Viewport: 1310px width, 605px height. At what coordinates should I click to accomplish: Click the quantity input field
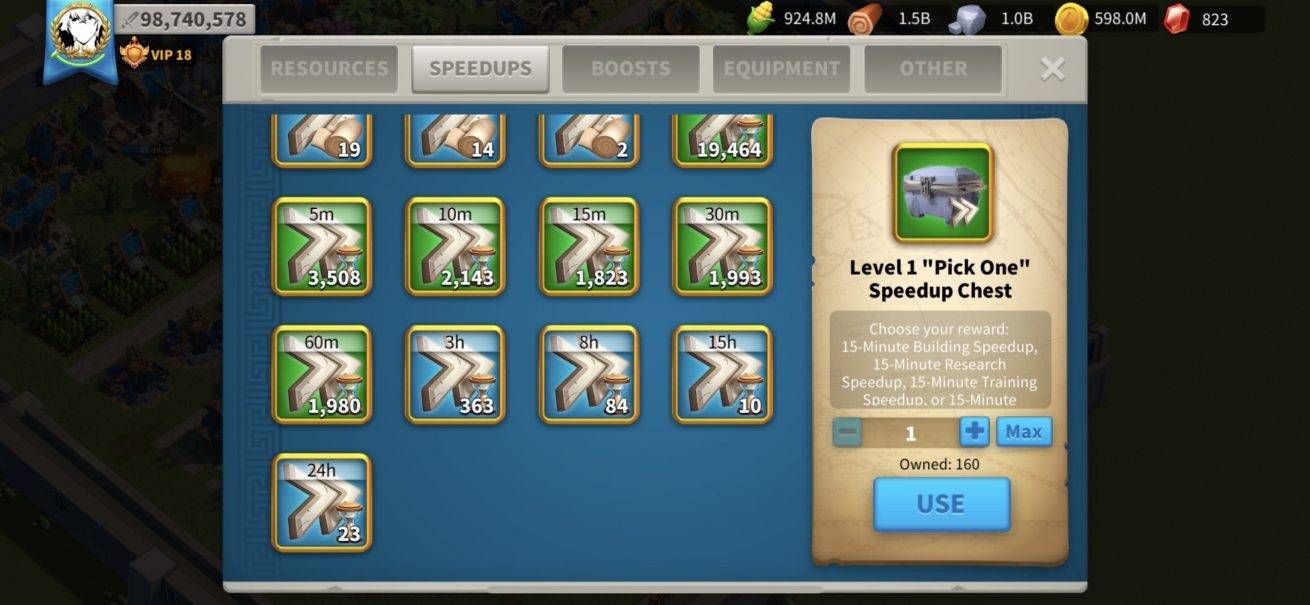910,432
